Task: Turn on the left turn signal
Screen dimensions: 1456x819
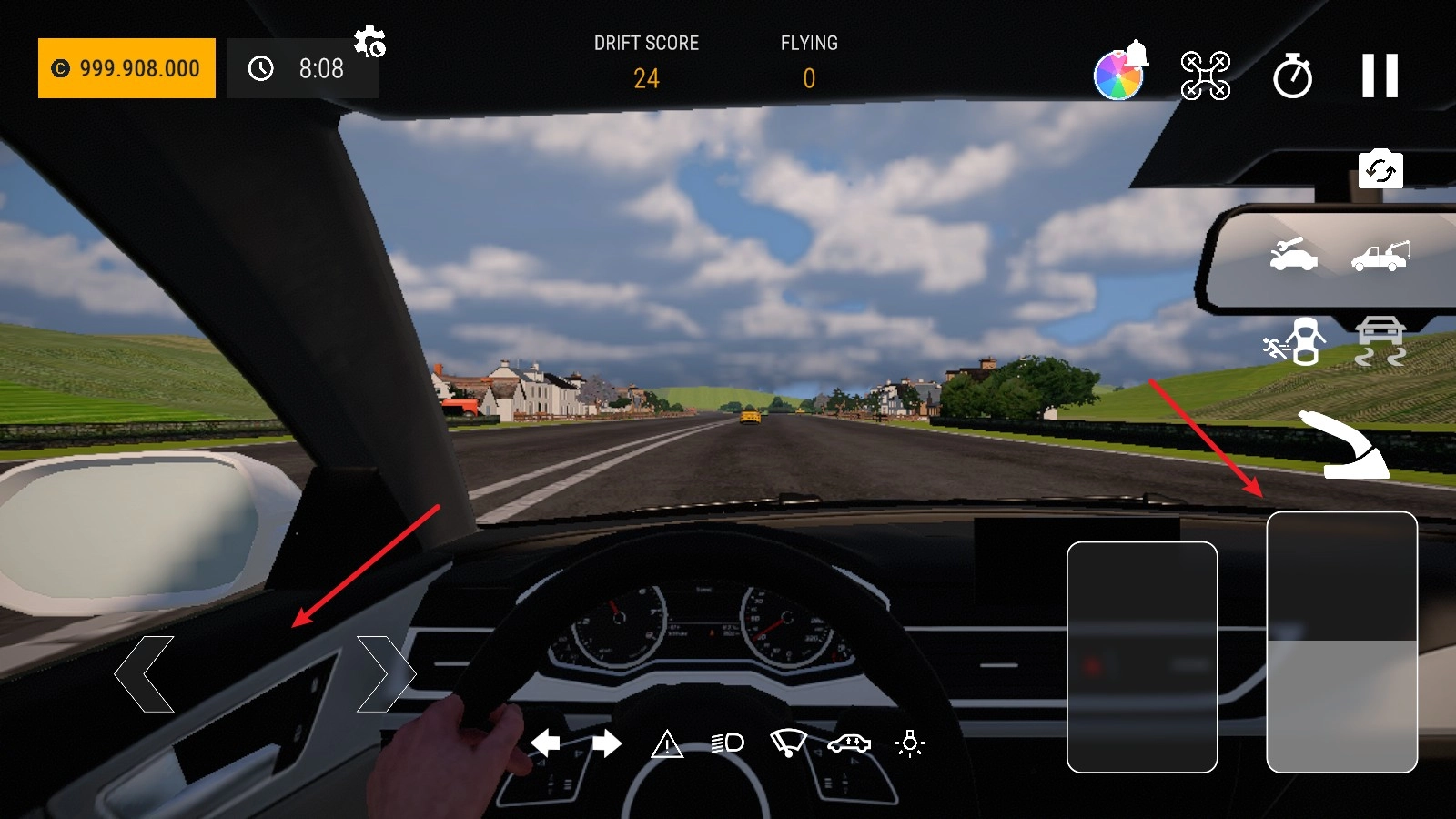Action: pos(545,743)
